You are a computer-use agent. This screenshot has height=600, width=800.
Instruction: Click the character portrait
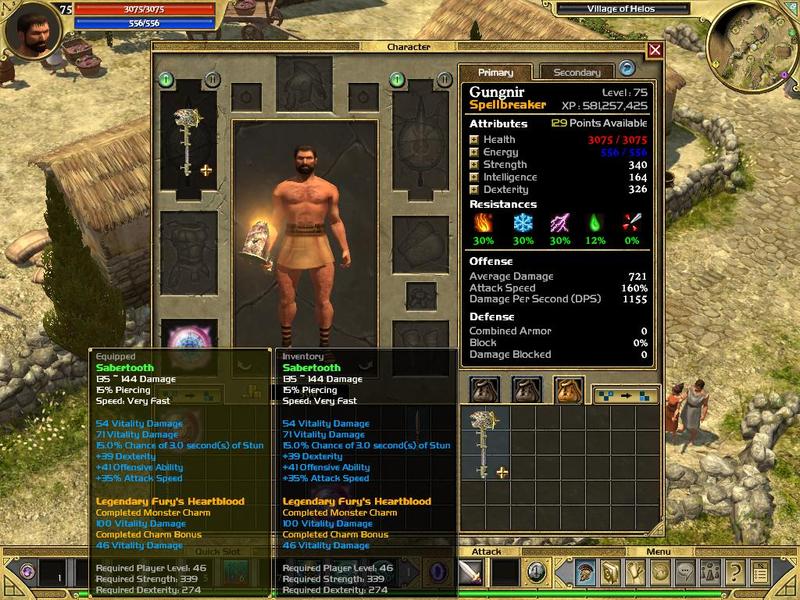tap(28, 32)
